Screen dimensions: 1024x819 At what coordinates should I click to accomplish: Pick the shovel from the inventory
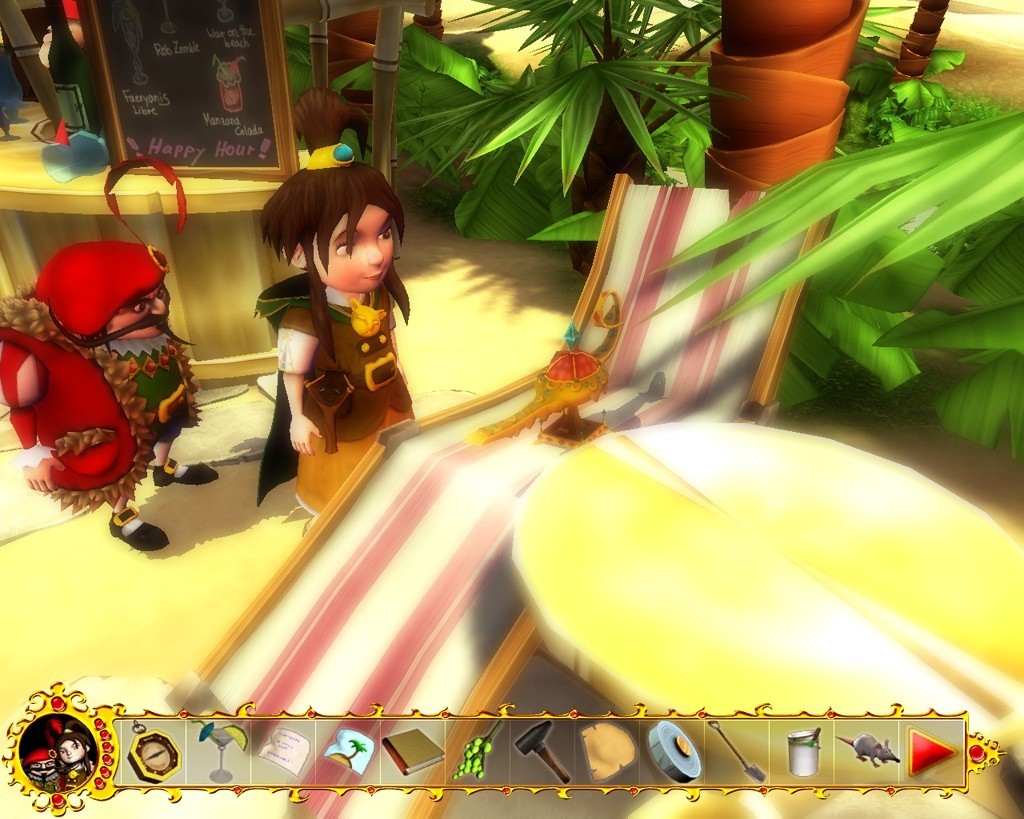coord(737,751)
